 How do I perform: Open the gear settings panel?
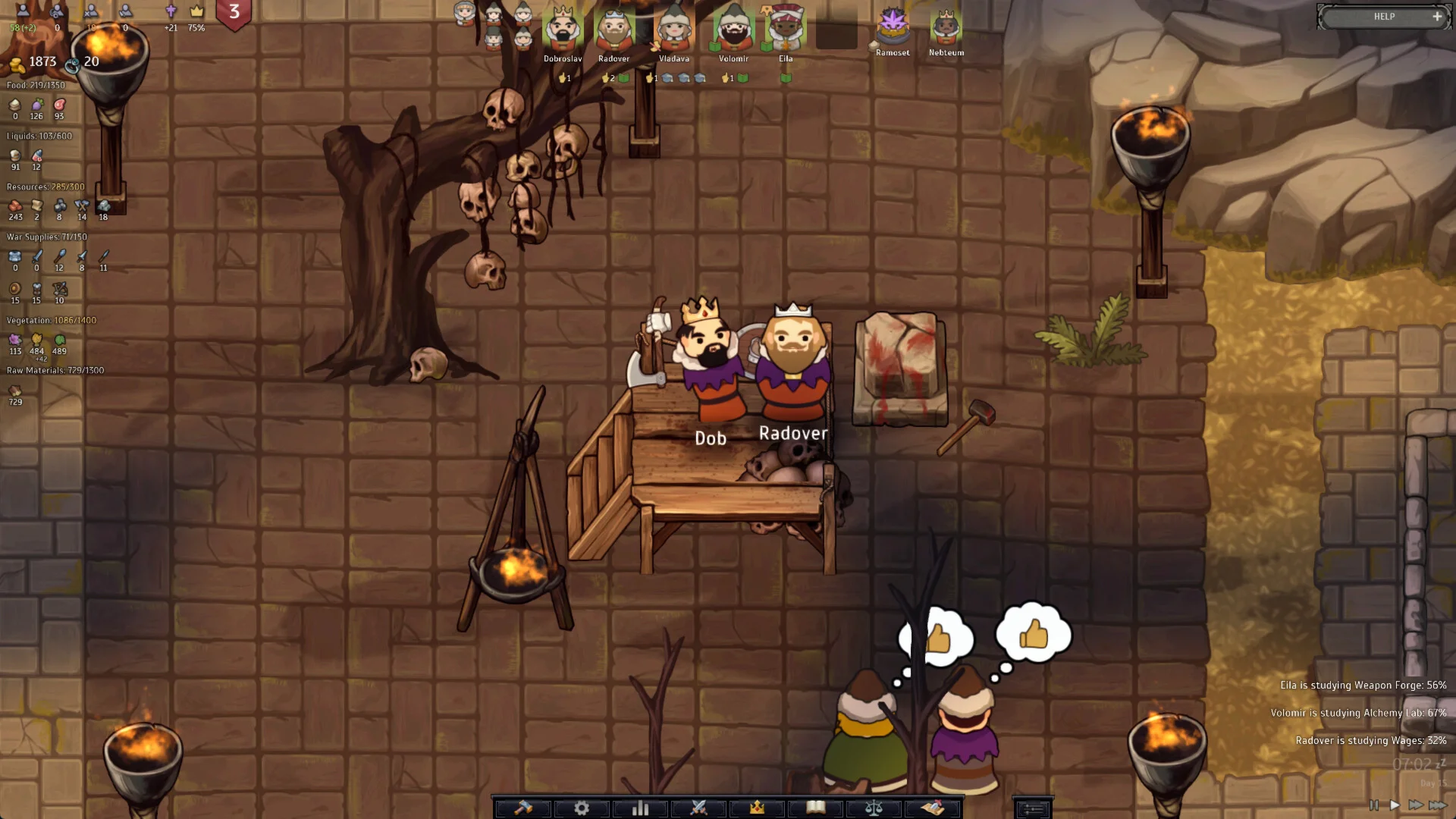click(582, 808)
